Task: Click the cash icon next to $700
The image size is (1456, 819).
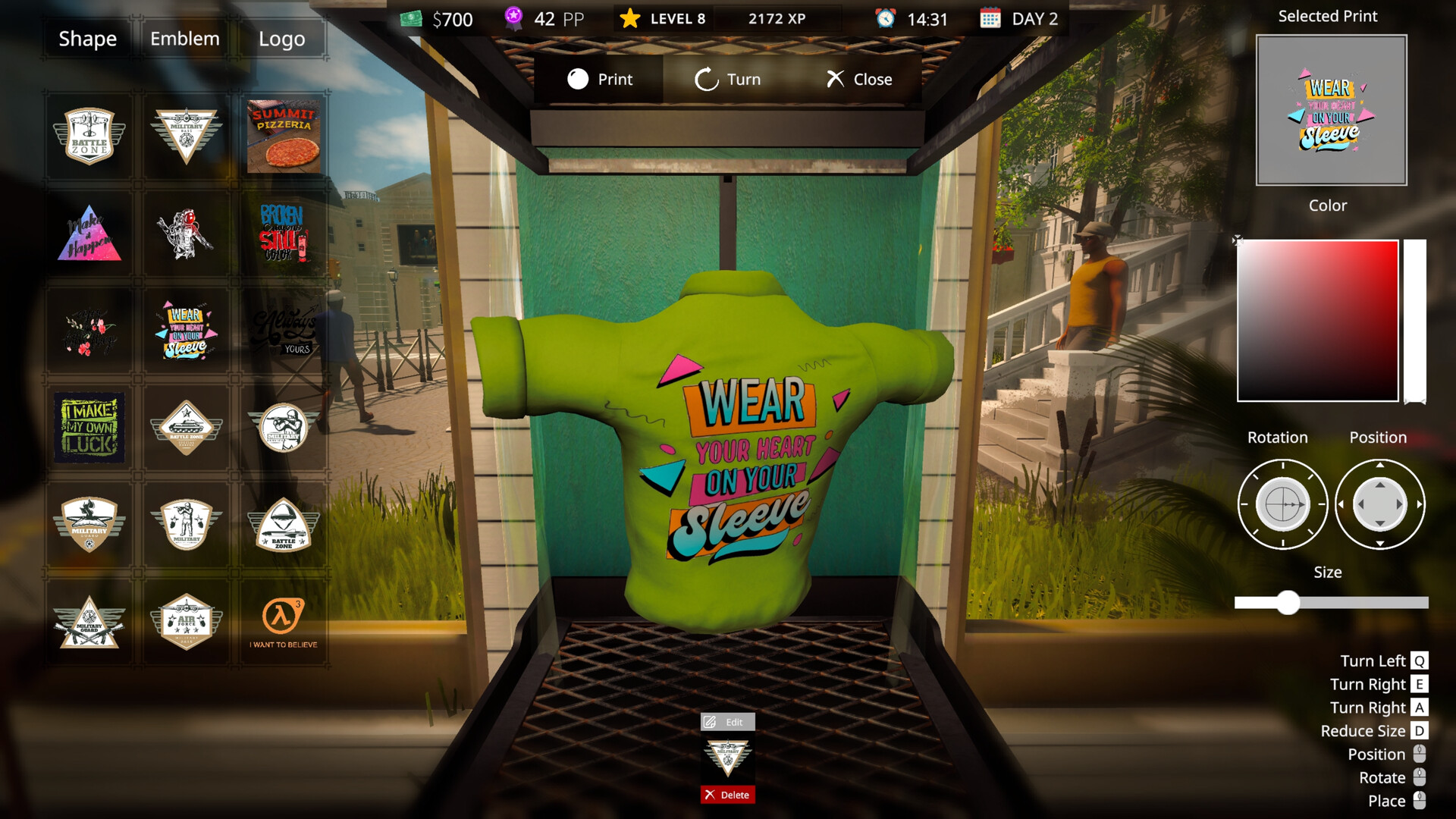Action: point(411,19)
